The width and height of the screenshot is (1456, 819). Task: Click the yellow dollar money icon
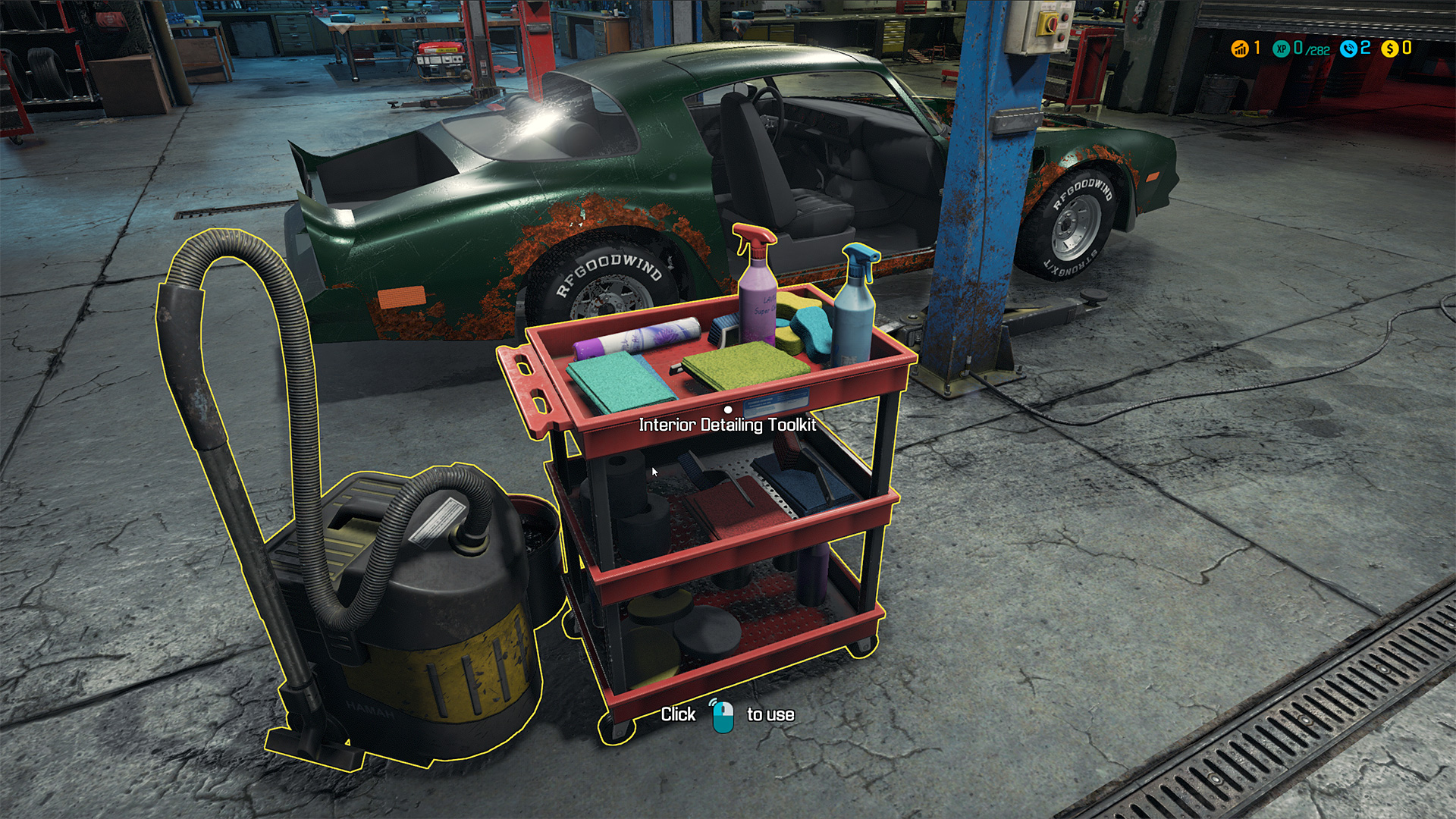(1389, 49)
